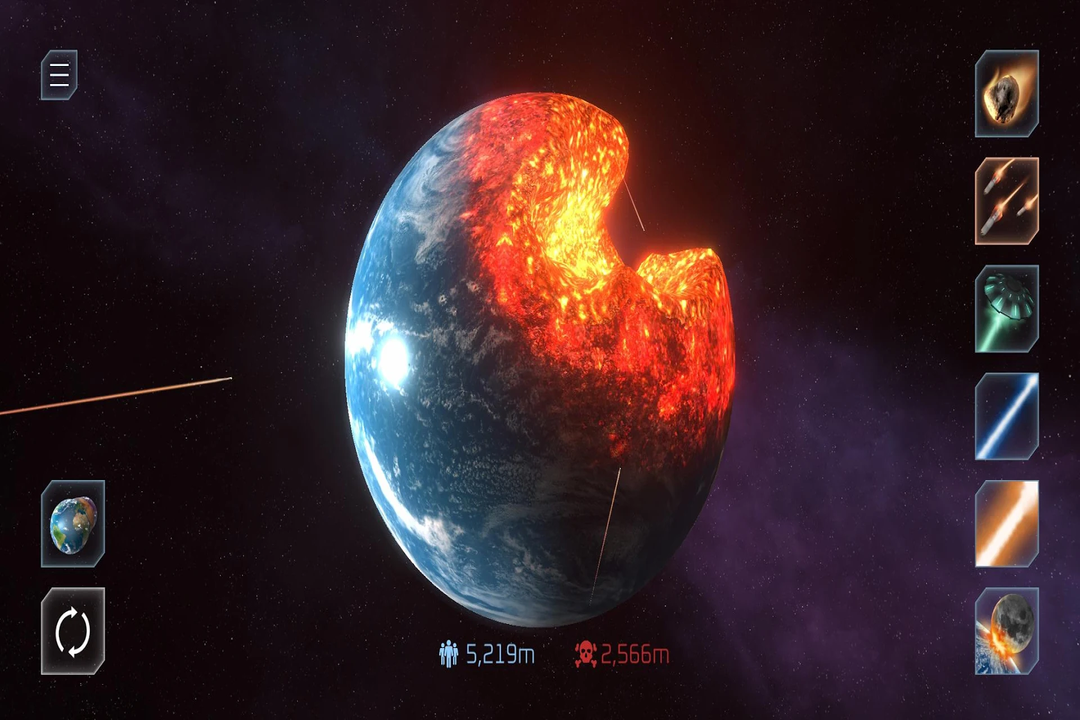This screenshot has width=1080, height=720.
Task: Open the hamburger menu
Action: tap(59, 75)
